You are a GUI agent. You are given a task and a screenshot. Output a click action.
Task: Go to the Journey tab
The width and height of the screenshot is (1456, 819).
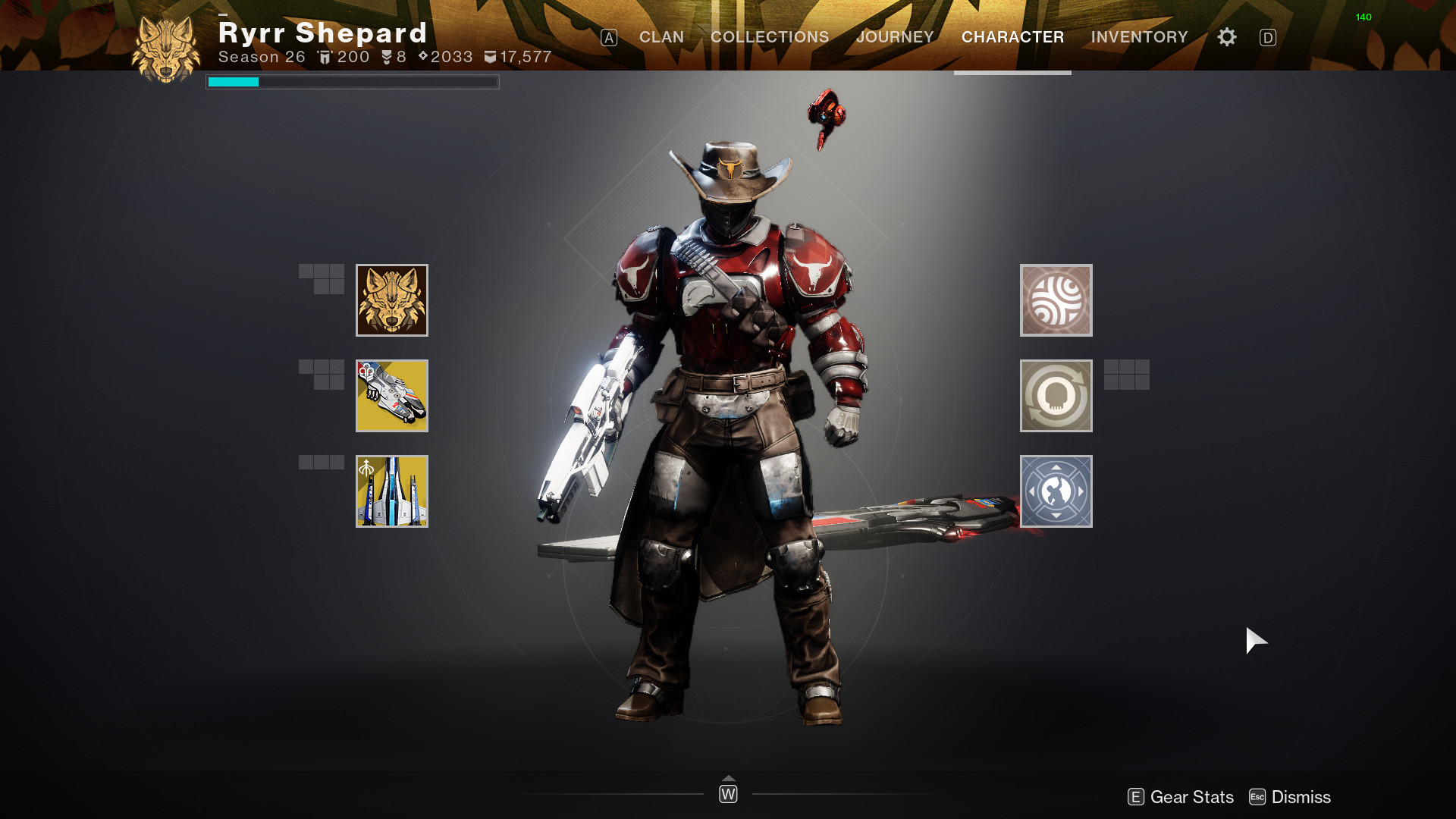pos(895,37)
